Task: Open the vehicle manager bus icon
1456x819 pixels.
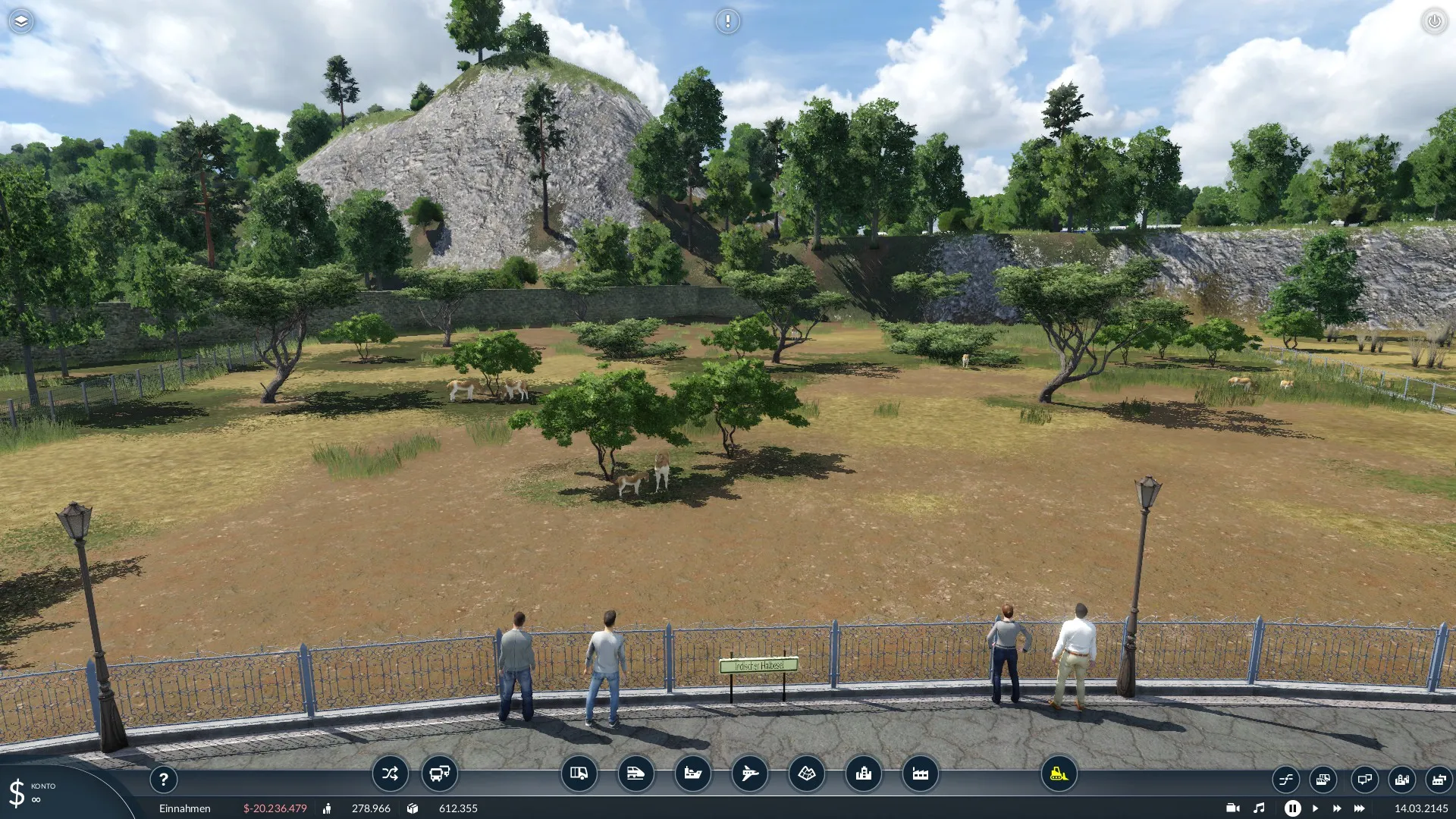Action: pyautogui.click(x=440, y=773)
